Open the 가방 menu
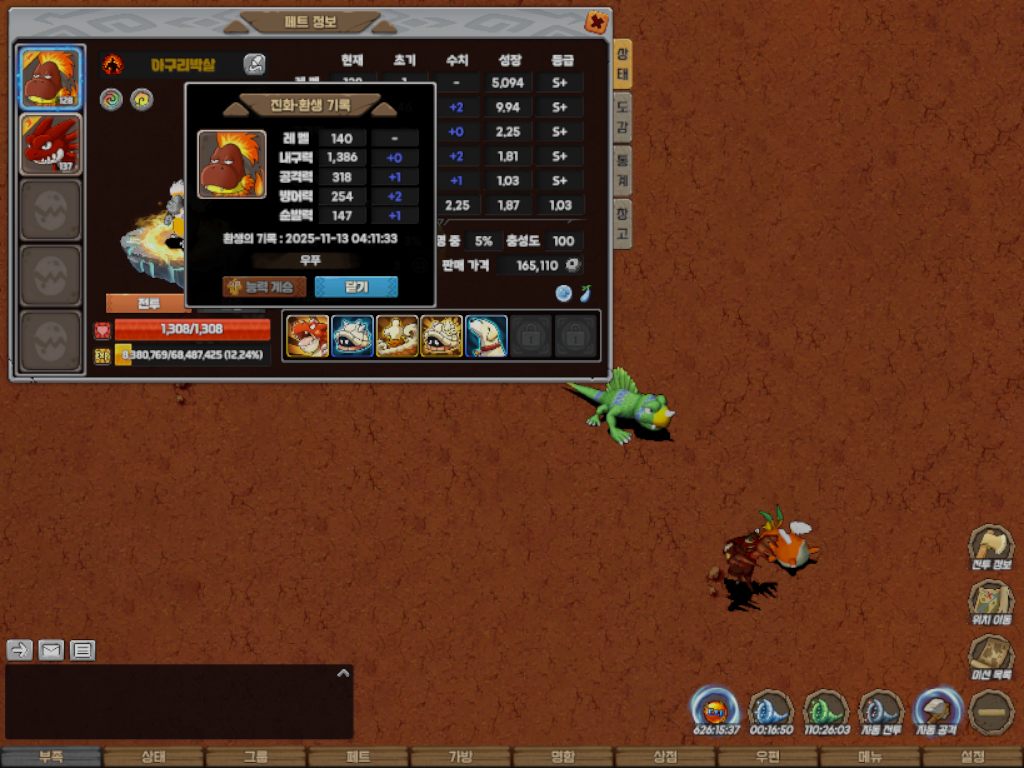This screenshot has width=1024, height=768. [x=460, y=757]
